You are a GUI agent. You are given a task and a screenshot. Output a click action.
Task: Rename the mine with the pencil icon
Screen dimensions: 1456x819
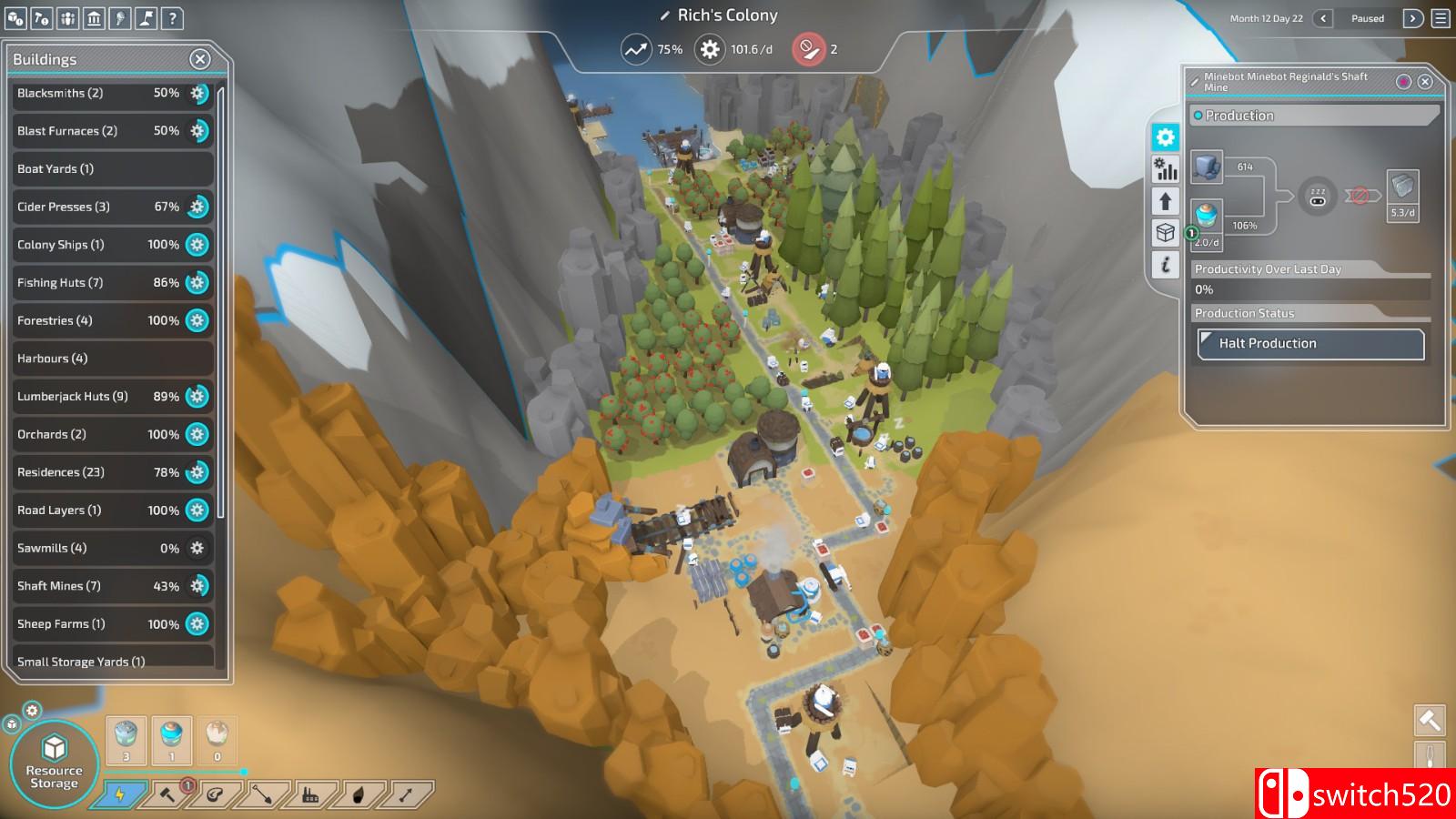[x=1195, y=82]
